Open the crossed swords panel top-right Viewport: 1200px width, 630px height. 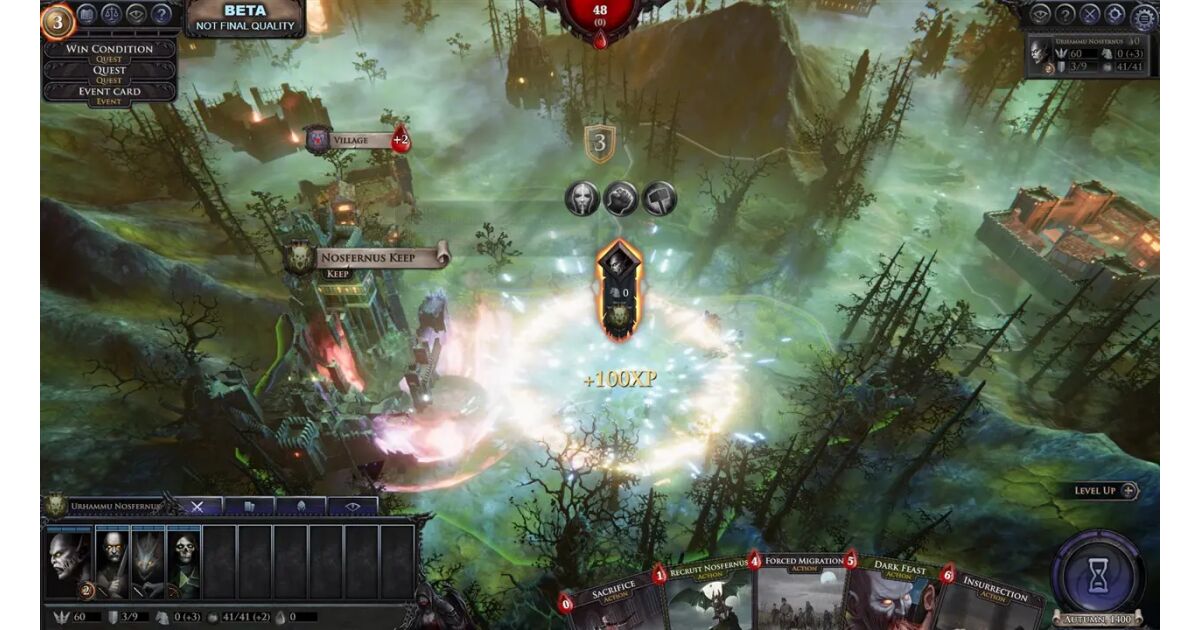(x=1090, y=14)
